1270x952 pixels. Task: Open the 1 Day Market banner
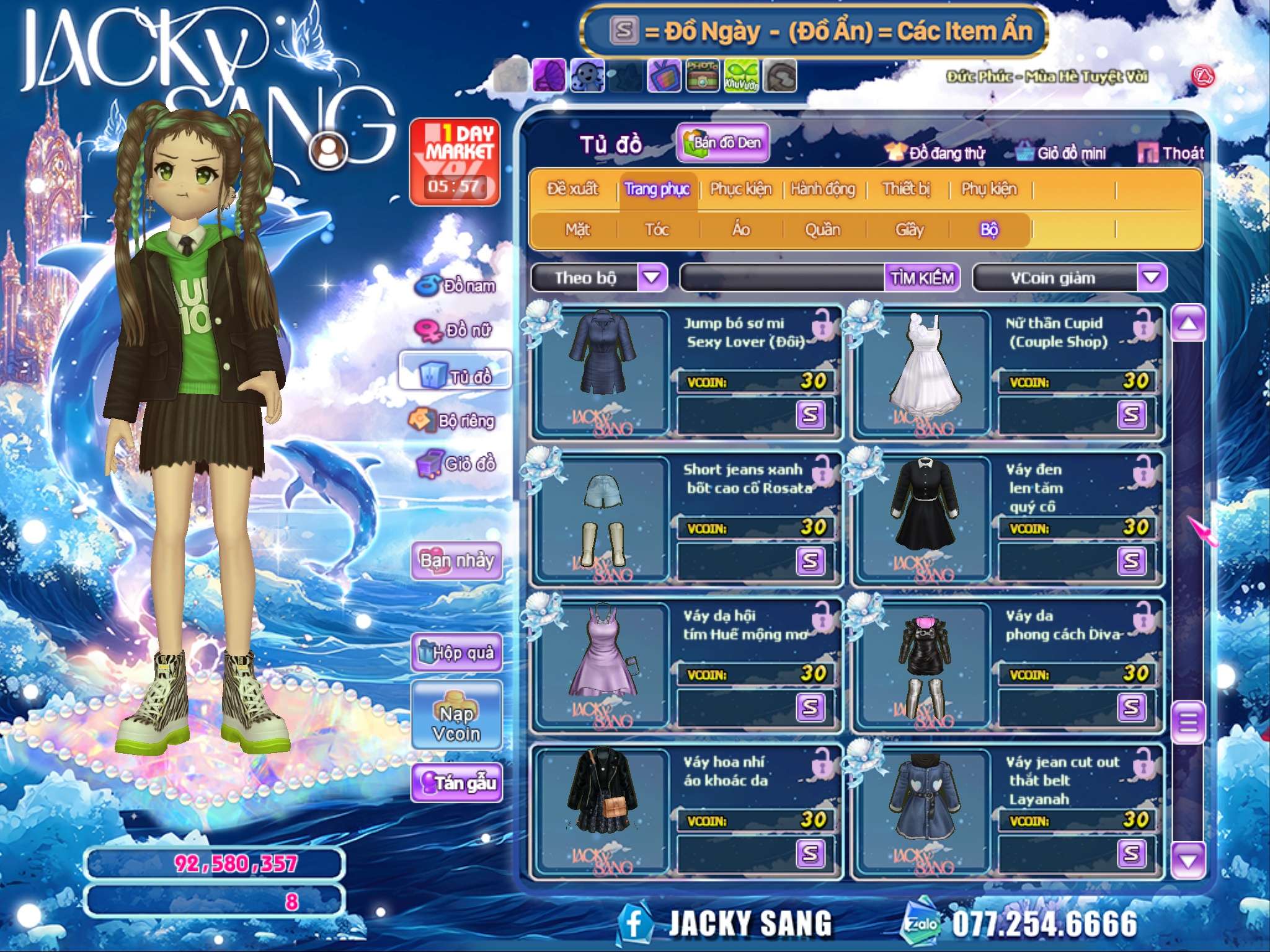455,161
